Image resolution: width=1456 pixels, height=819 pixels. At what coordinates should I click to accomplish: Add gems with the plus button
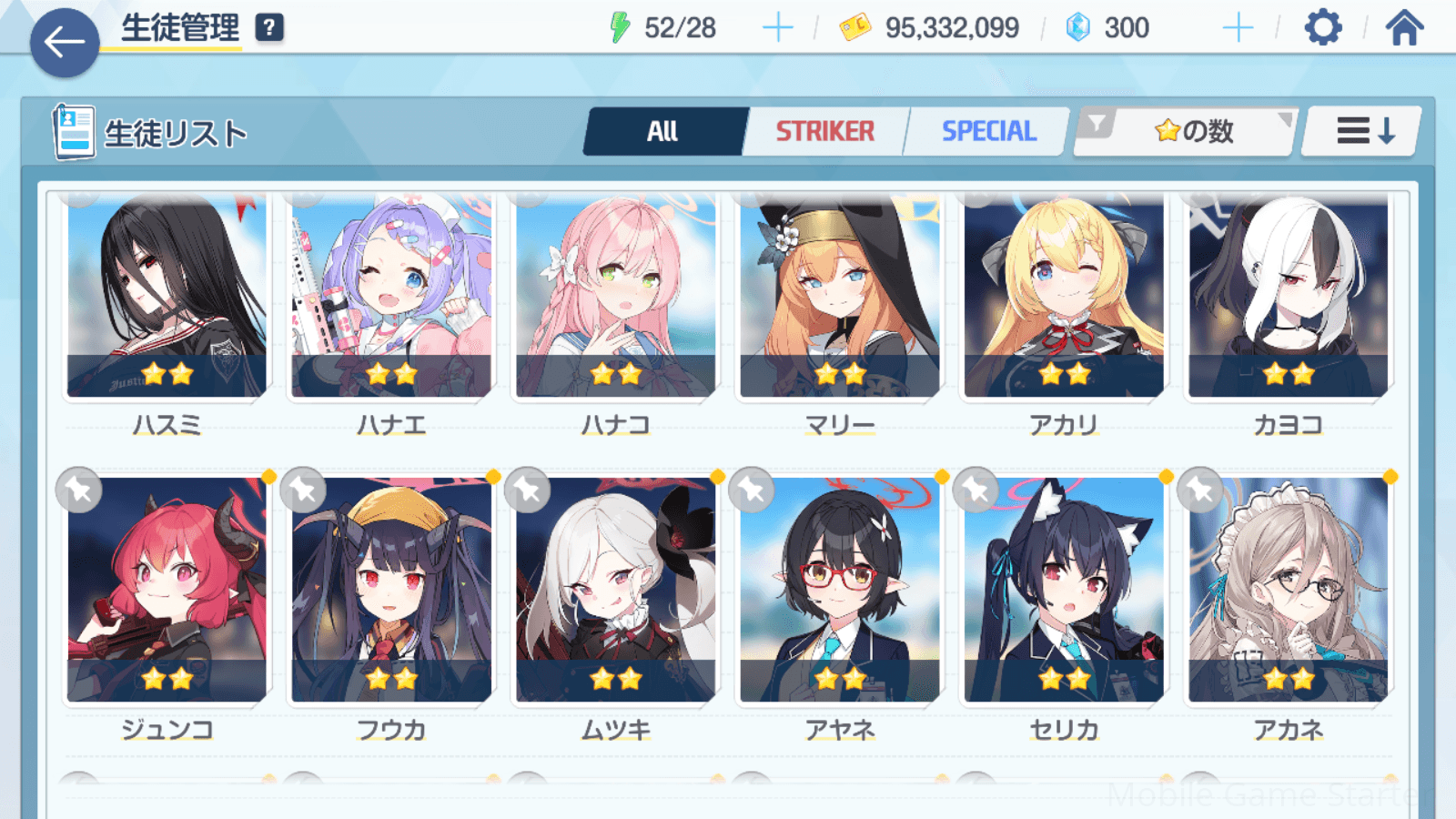[x=1238, y=28]
